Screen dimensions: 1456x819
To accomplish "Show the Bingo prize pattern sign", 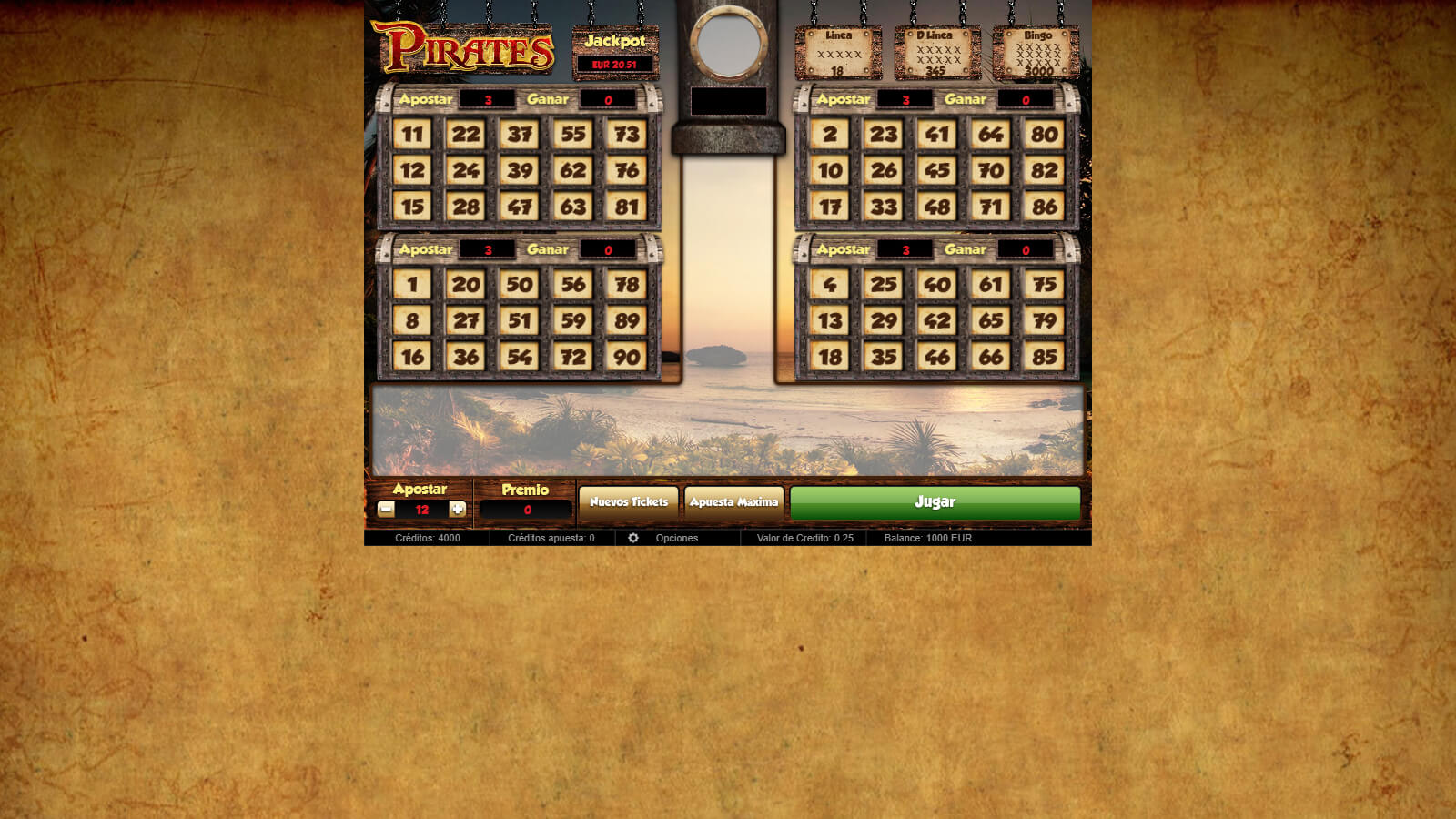I will click(x=1036, y=53).
